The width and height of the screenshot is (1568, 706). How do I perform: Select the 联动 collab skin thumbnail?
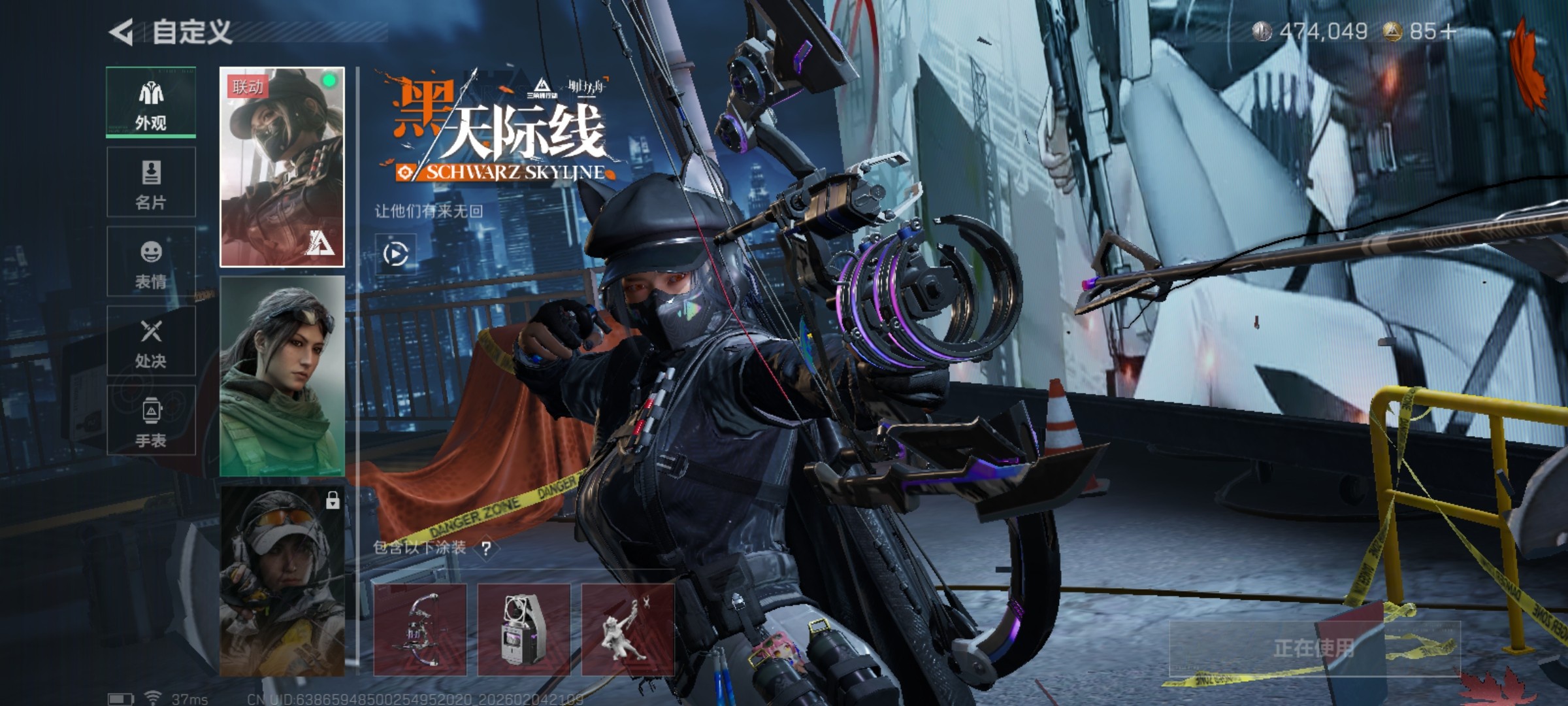coord(282,167)
